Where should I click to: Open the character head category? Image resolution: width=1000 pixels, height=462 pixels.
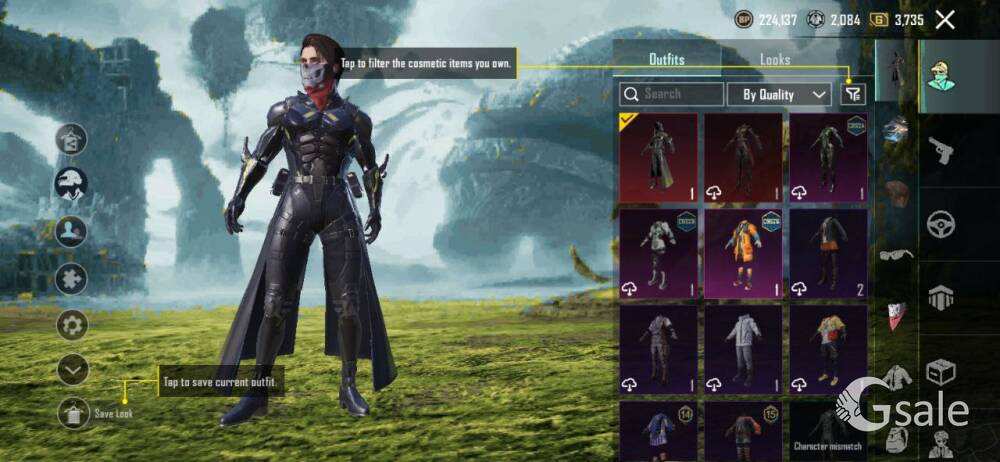(x=941, y=74)
